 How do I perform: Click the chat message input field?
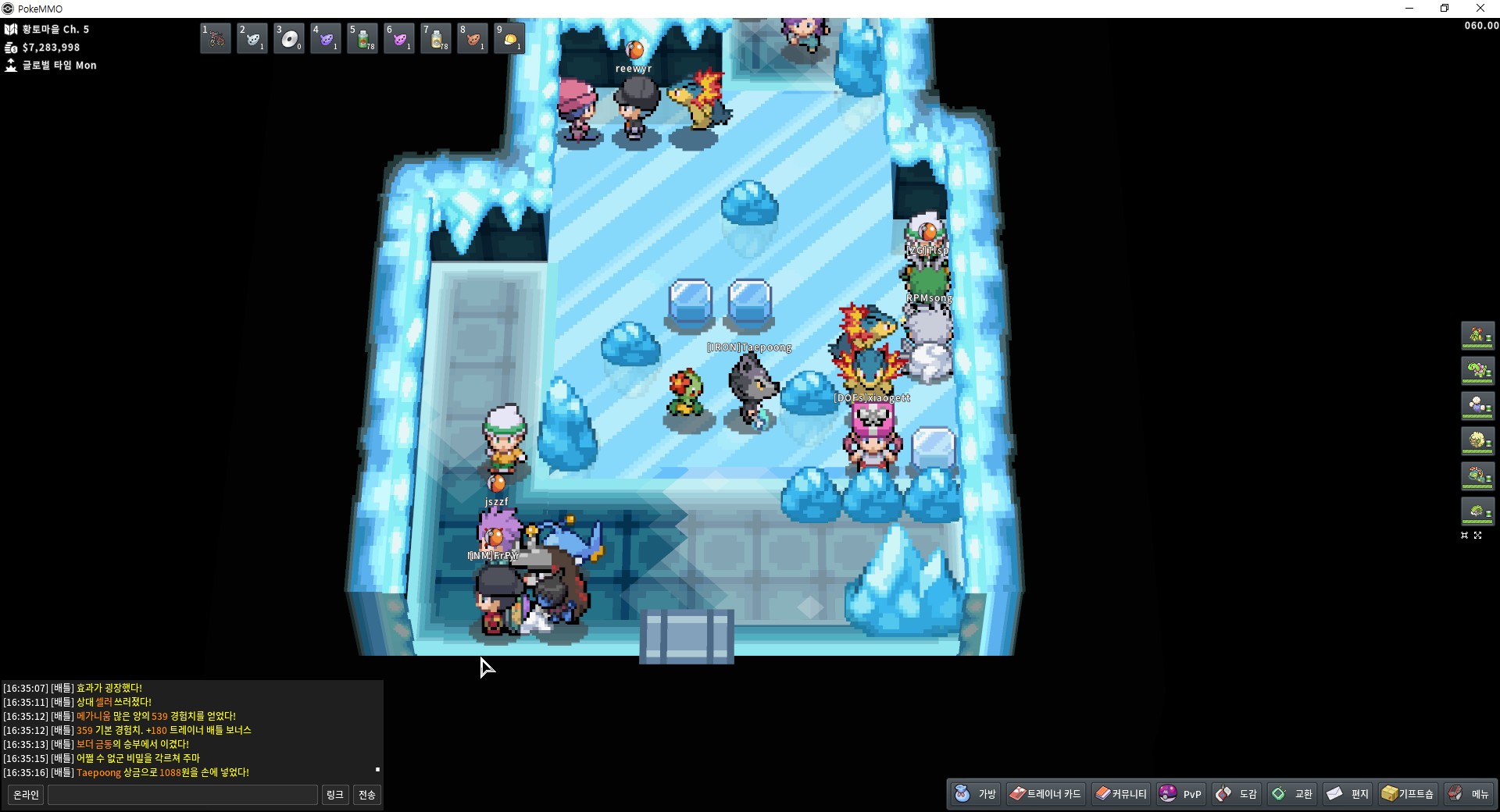183,795
